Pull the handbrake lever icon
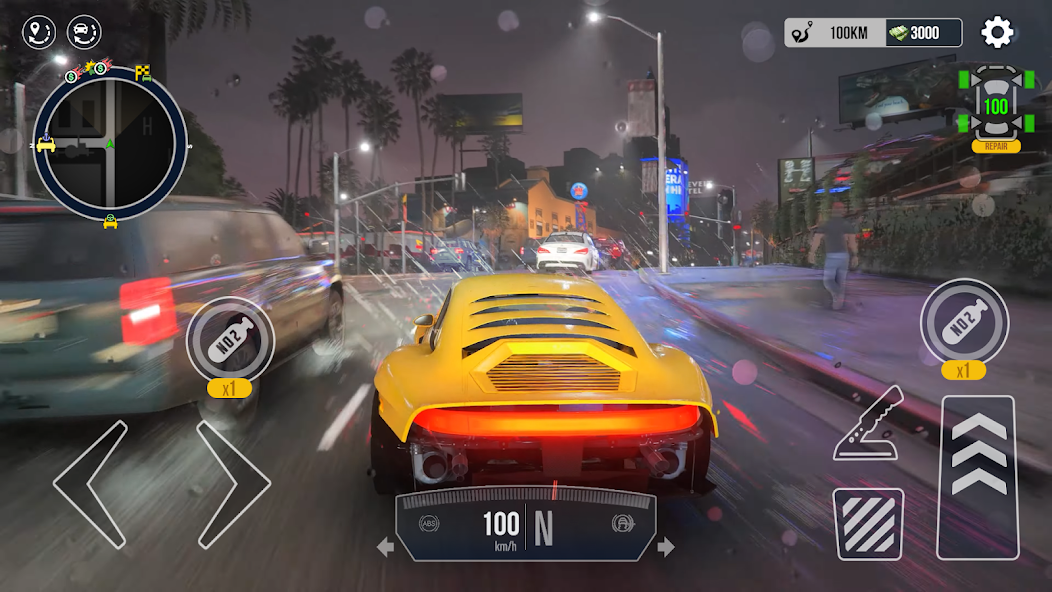The height and width of the screenshot is (592, 1052). click(x=868, y=425)
